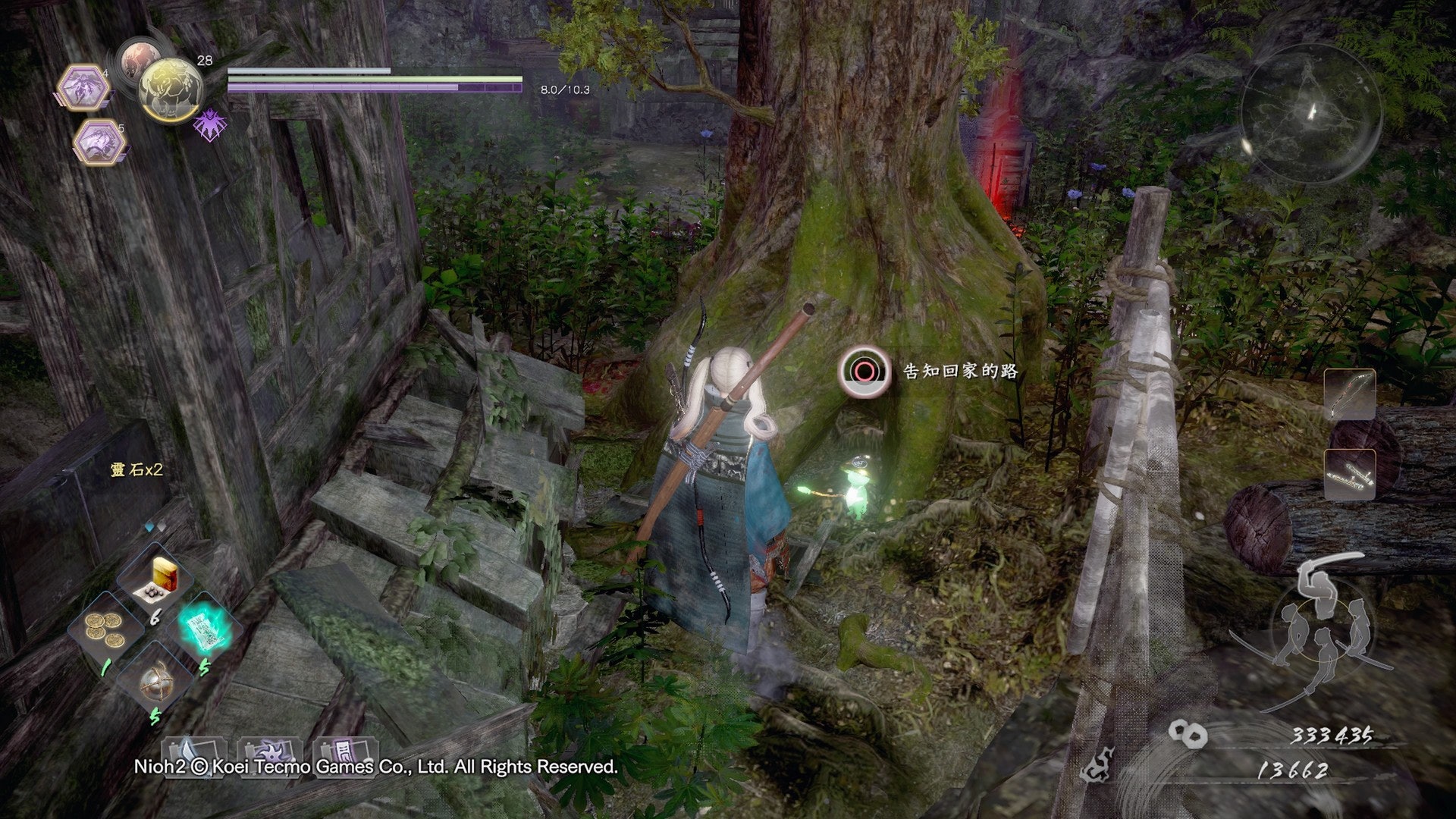Screen dimensions: 1456x819
Task: Choose the purple talisman scroll quick slot
Action: [345, 753]
